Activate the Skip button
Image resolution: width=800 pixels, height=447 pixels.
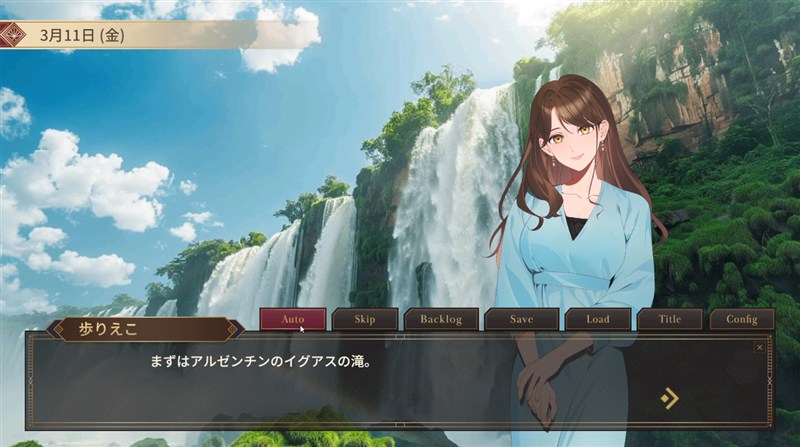click(x=365, y=320)
